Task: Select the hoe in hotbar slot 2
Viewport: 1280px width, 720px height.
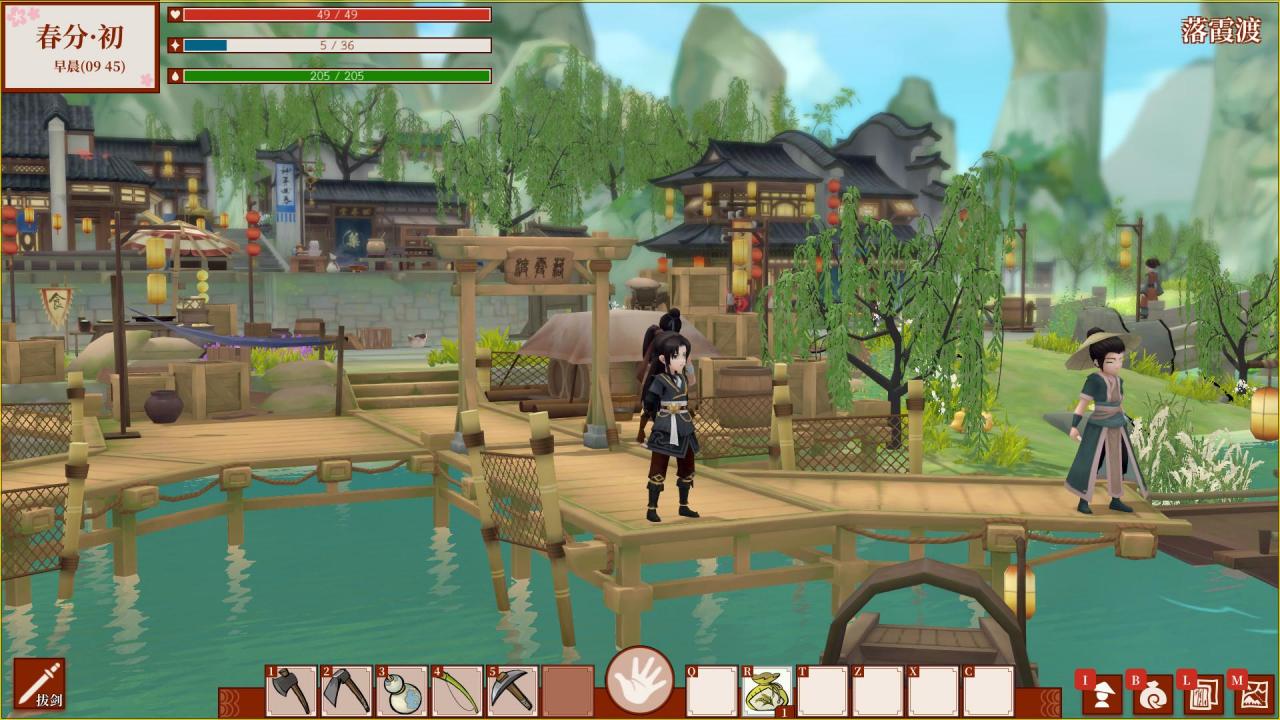Action: [347, 690]
